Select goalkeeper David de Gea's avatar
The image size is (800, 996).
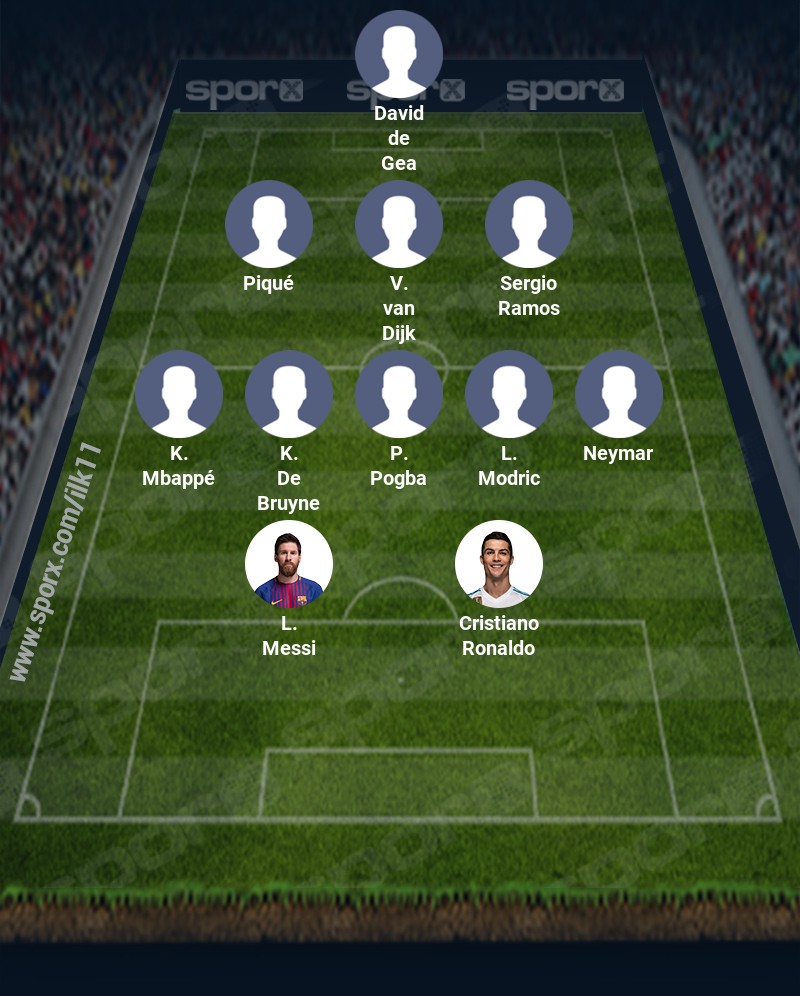click(399, 54)
